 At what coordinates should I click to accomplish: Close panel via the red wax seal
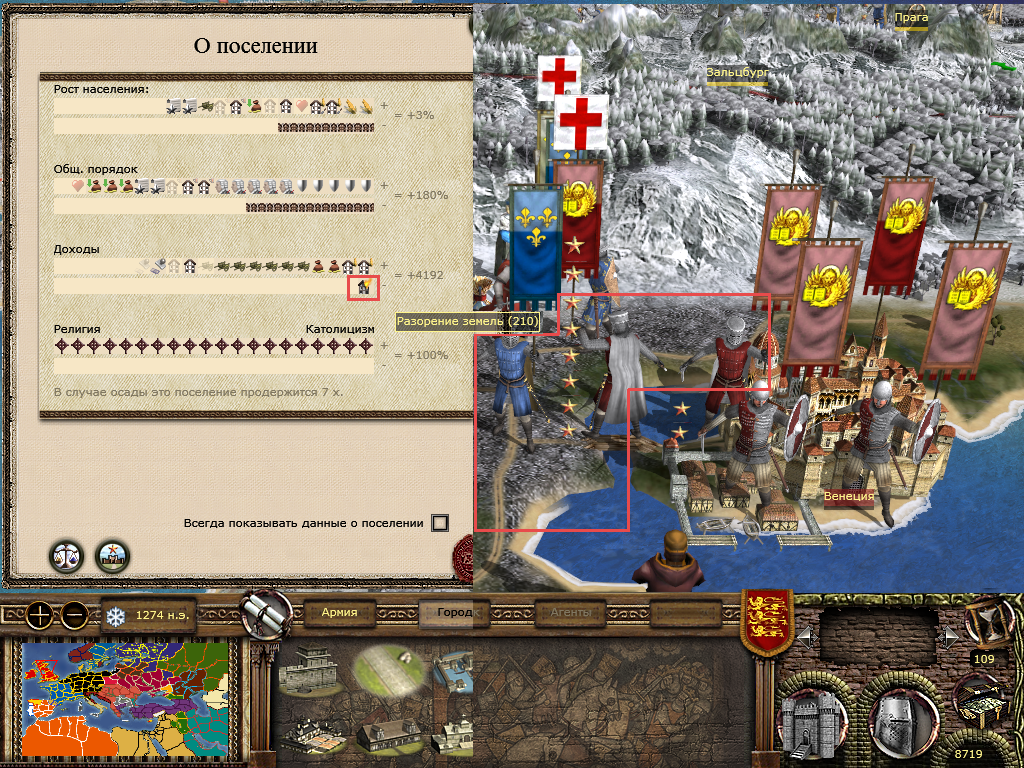click(x=464, y=553)
